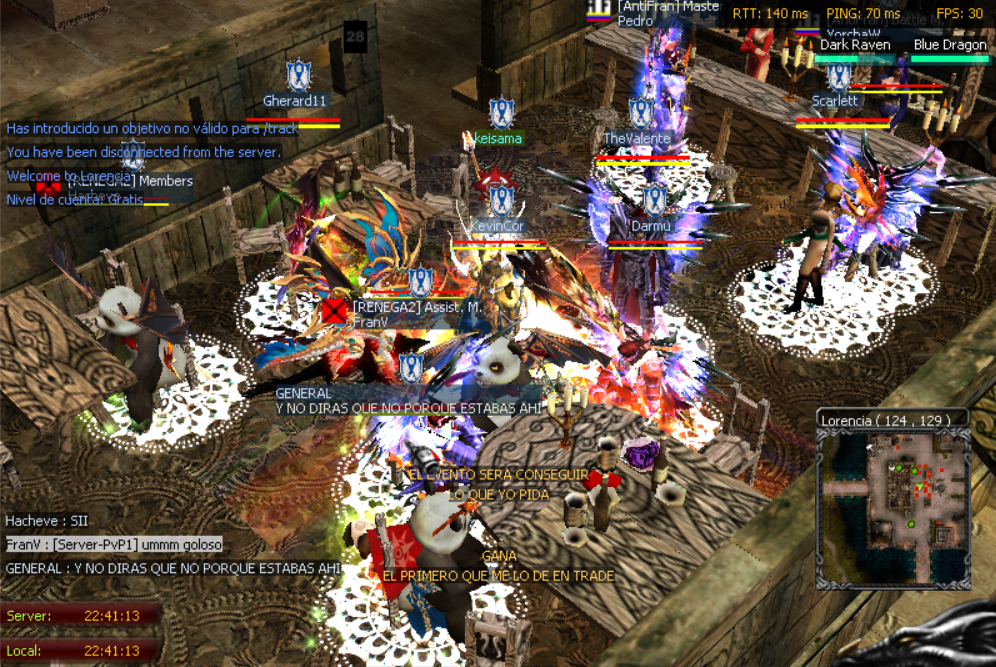The width and height of the screenshot is (996, 667).
Task: Select Scarlett's name tag
Action: (x=835, y=101)
